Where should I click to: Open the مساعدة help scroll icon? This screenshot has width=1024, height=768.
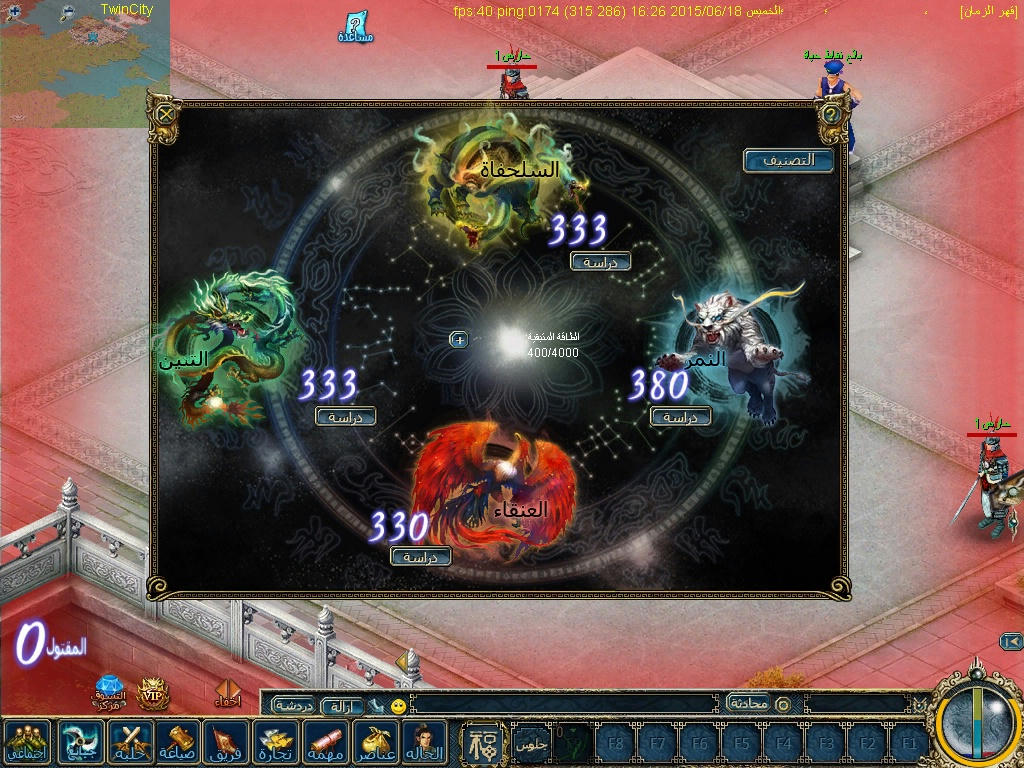coord(356,27)
